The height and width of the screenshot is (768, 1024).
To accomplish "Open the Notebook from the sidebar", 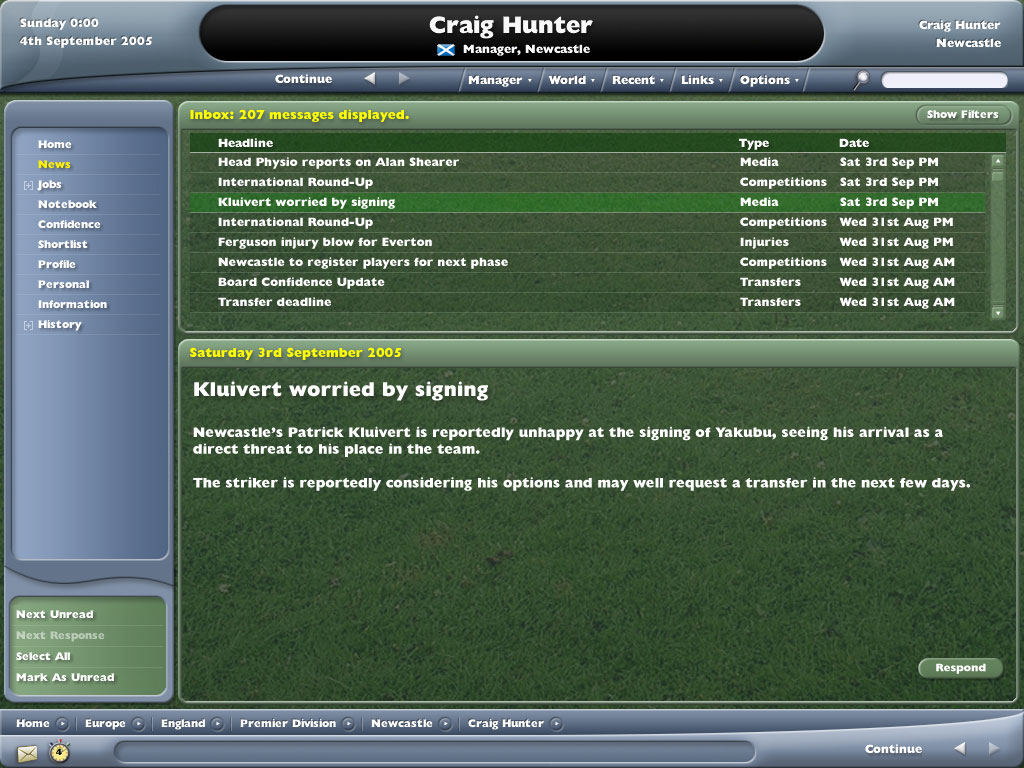I will click(67, 204).
